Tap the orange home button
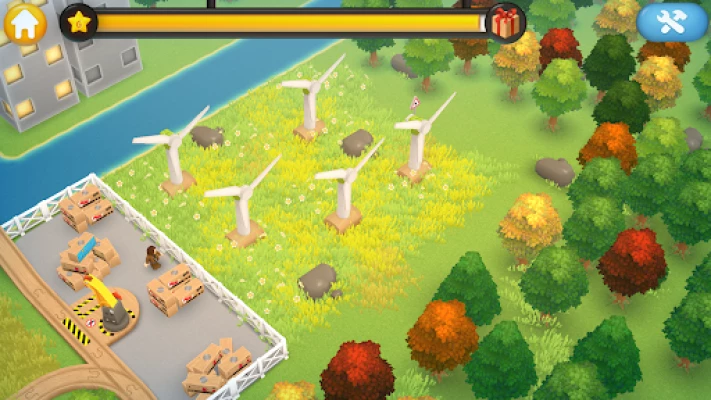Image resolution: width=711 pixels, height=400 pixels. click(x=24, y=23)
